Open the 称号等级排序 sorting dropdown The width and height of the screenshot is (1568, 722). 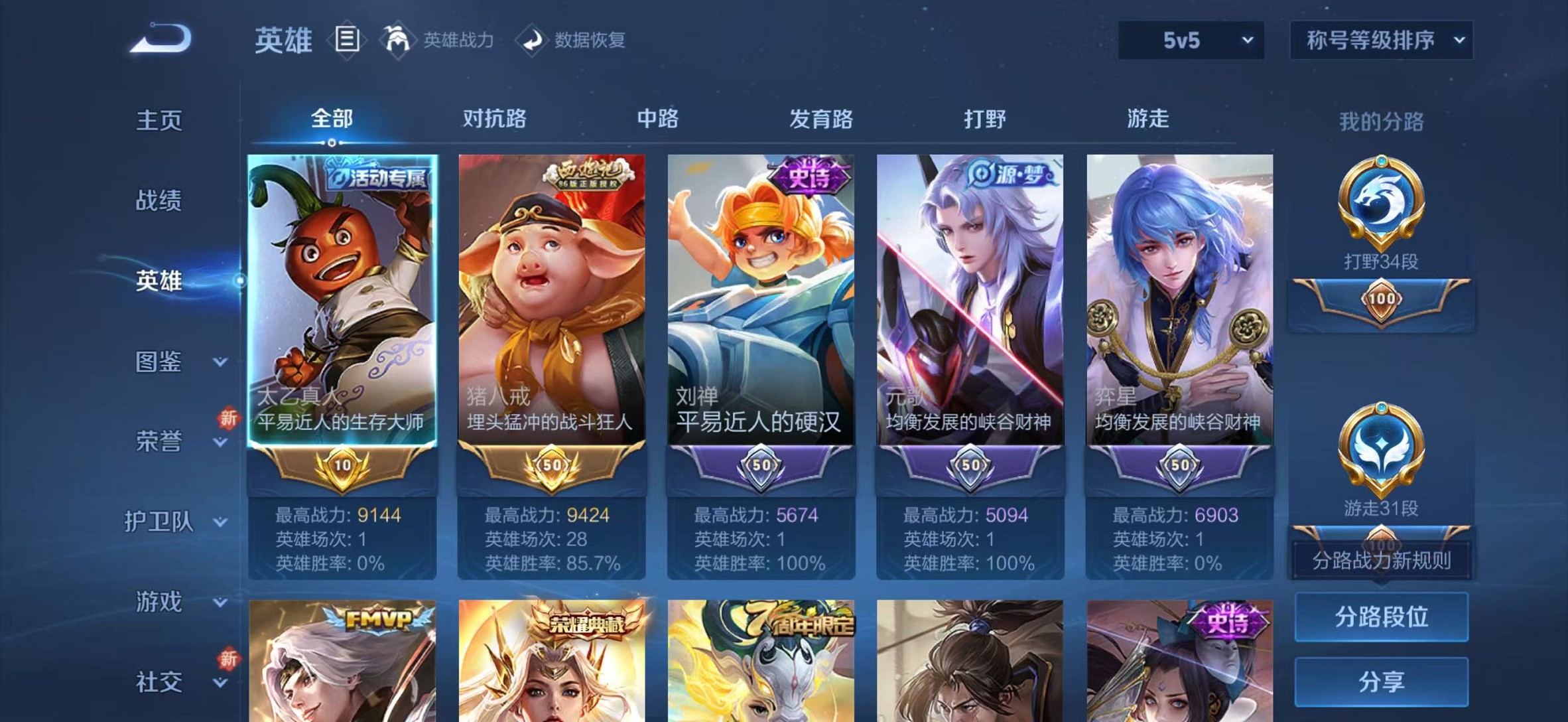click(x=1380, y=40)
